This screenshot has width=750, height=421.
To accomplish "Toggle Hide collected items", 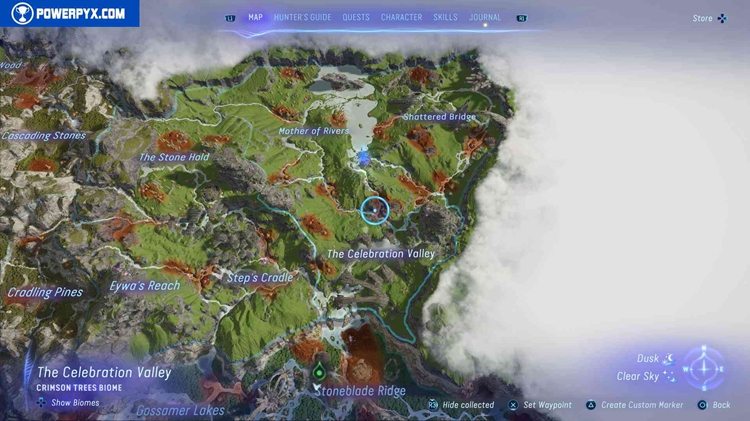I will (460, 405).
